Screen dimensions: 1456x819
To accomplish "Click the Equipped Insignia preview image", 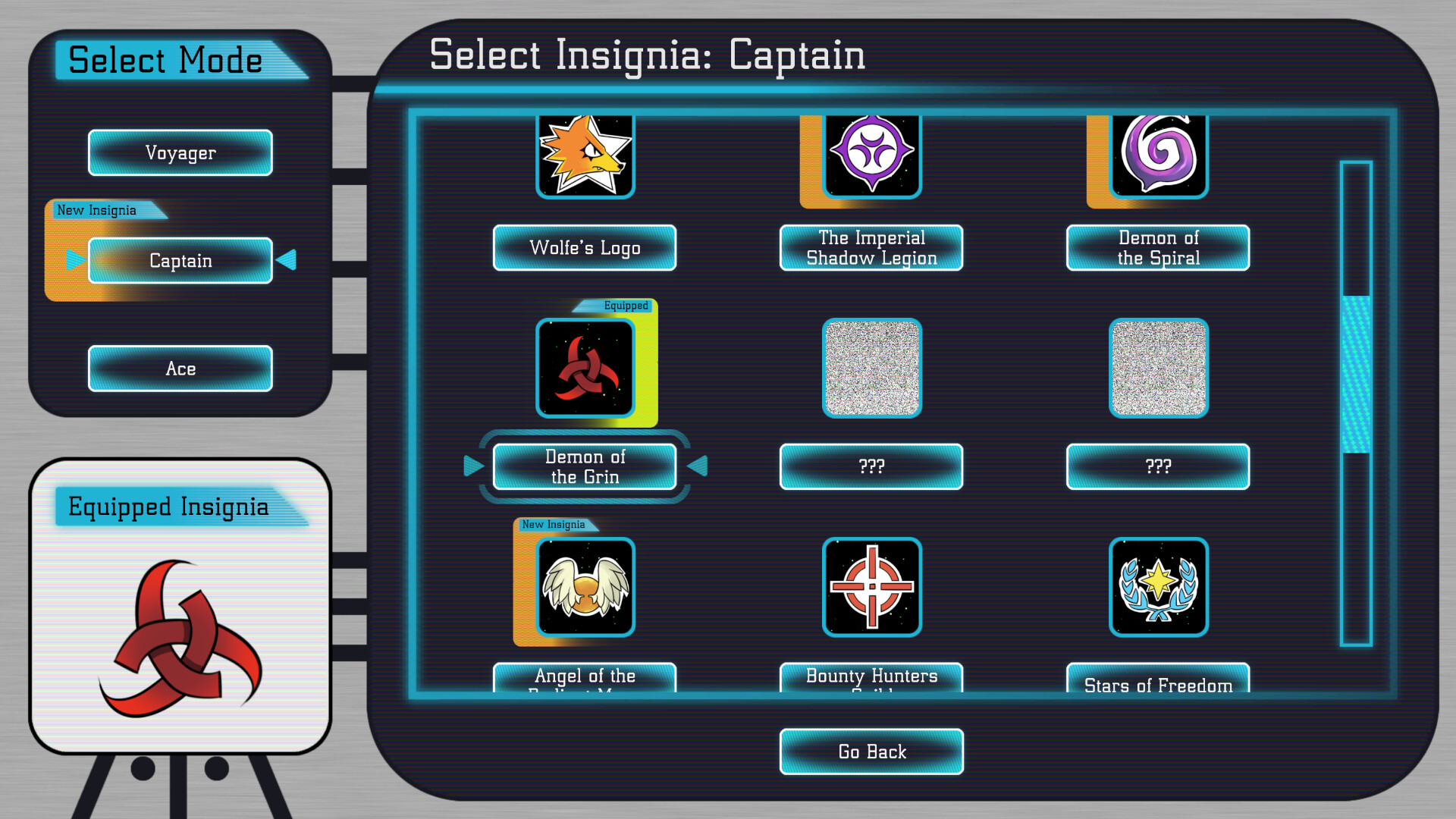I will click(x=180, y=637).
